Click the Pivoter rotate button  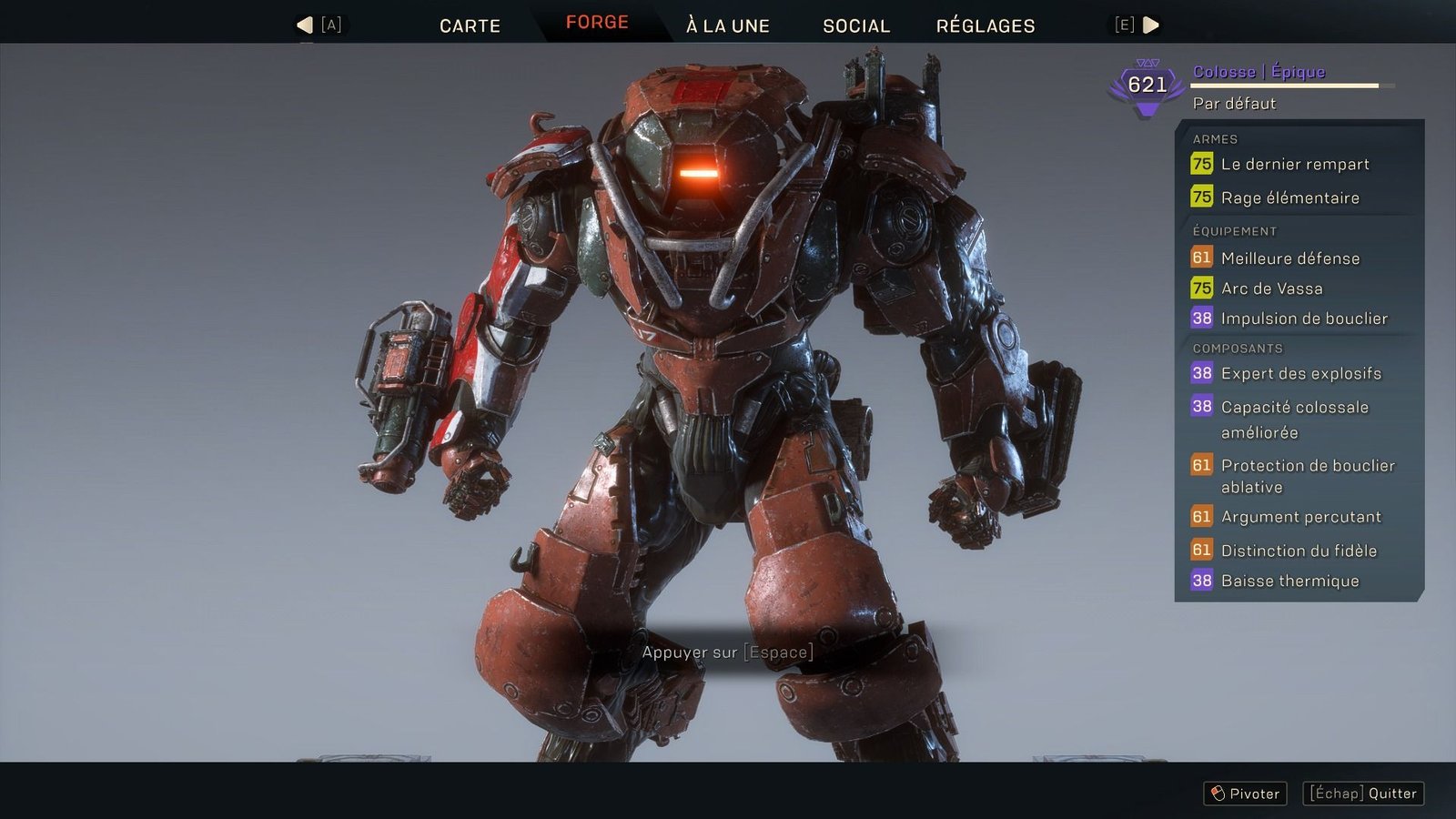click(1245, 794)
